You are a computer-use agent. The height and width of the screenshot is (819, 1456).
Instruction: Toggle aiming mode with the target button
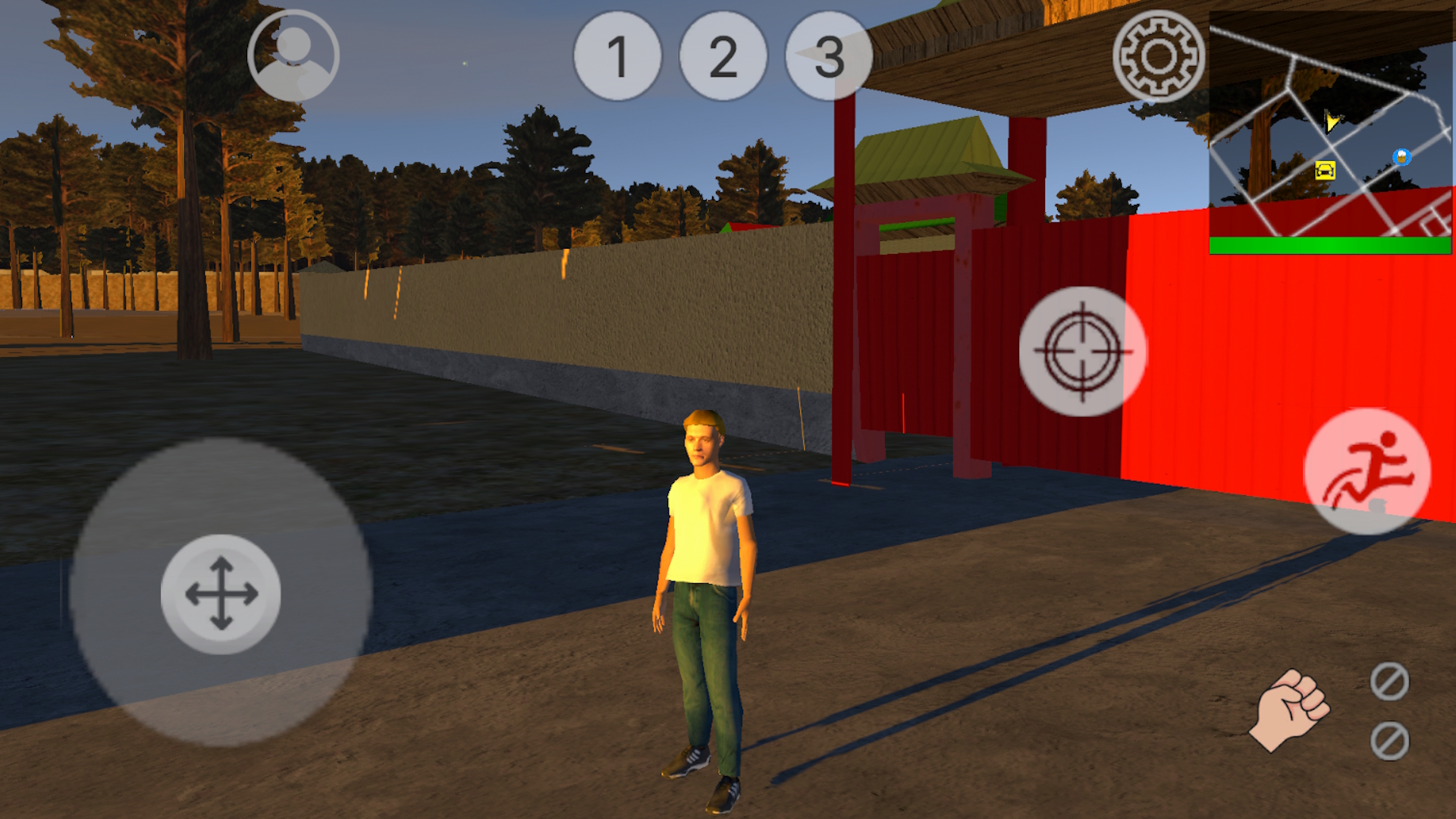point(1084,349)
